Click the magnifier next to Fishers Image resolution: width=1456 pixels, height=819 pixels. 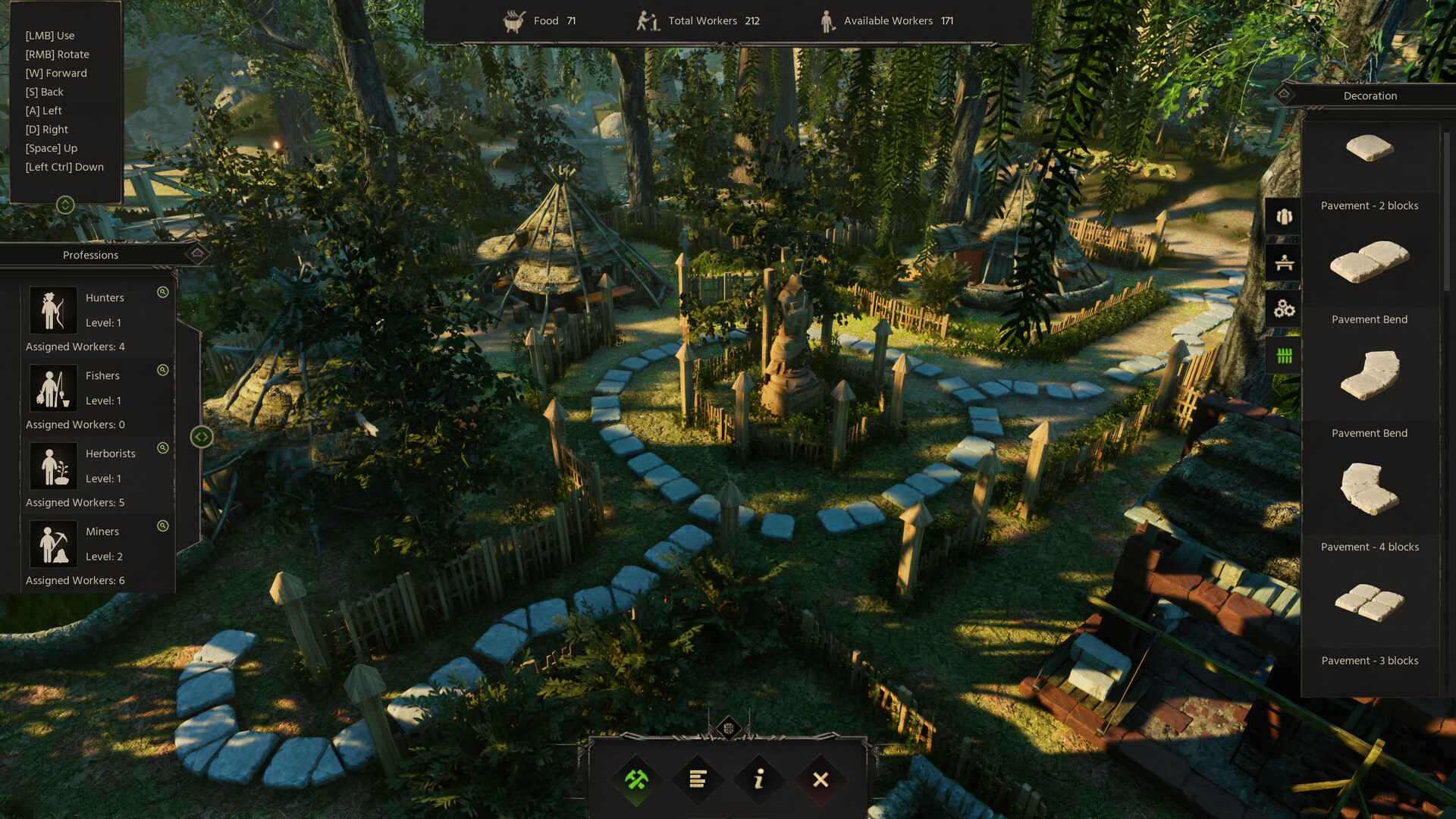[162, 370]
